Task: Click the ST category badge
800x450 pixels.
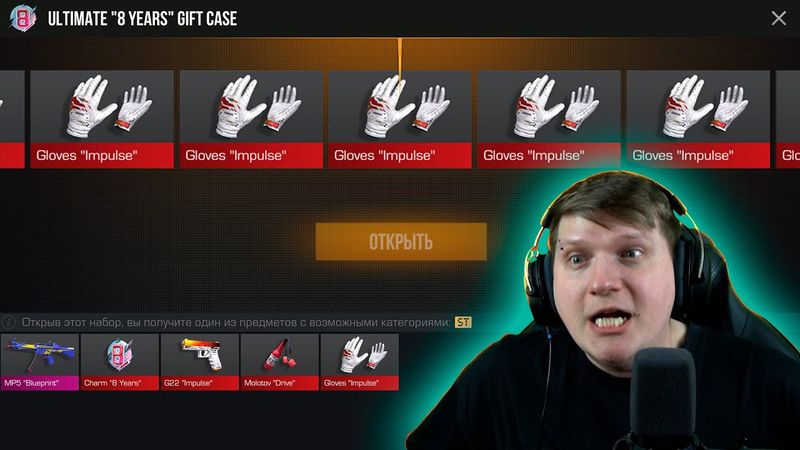Action: coord(462,322)
